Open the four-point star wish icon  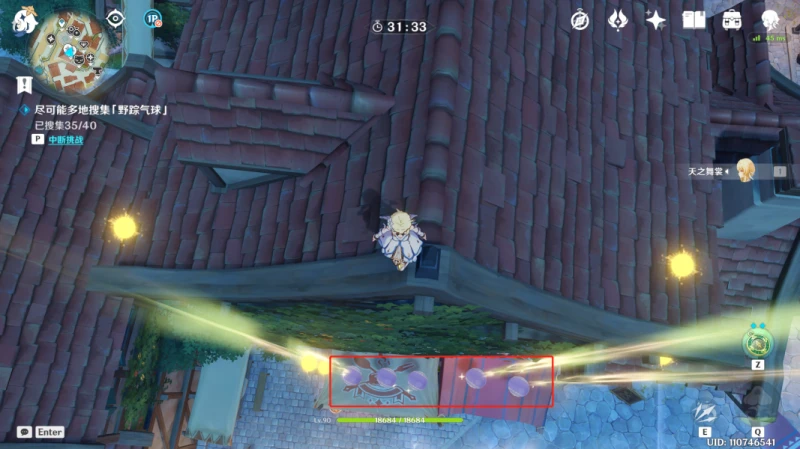[x=656, y=20]
